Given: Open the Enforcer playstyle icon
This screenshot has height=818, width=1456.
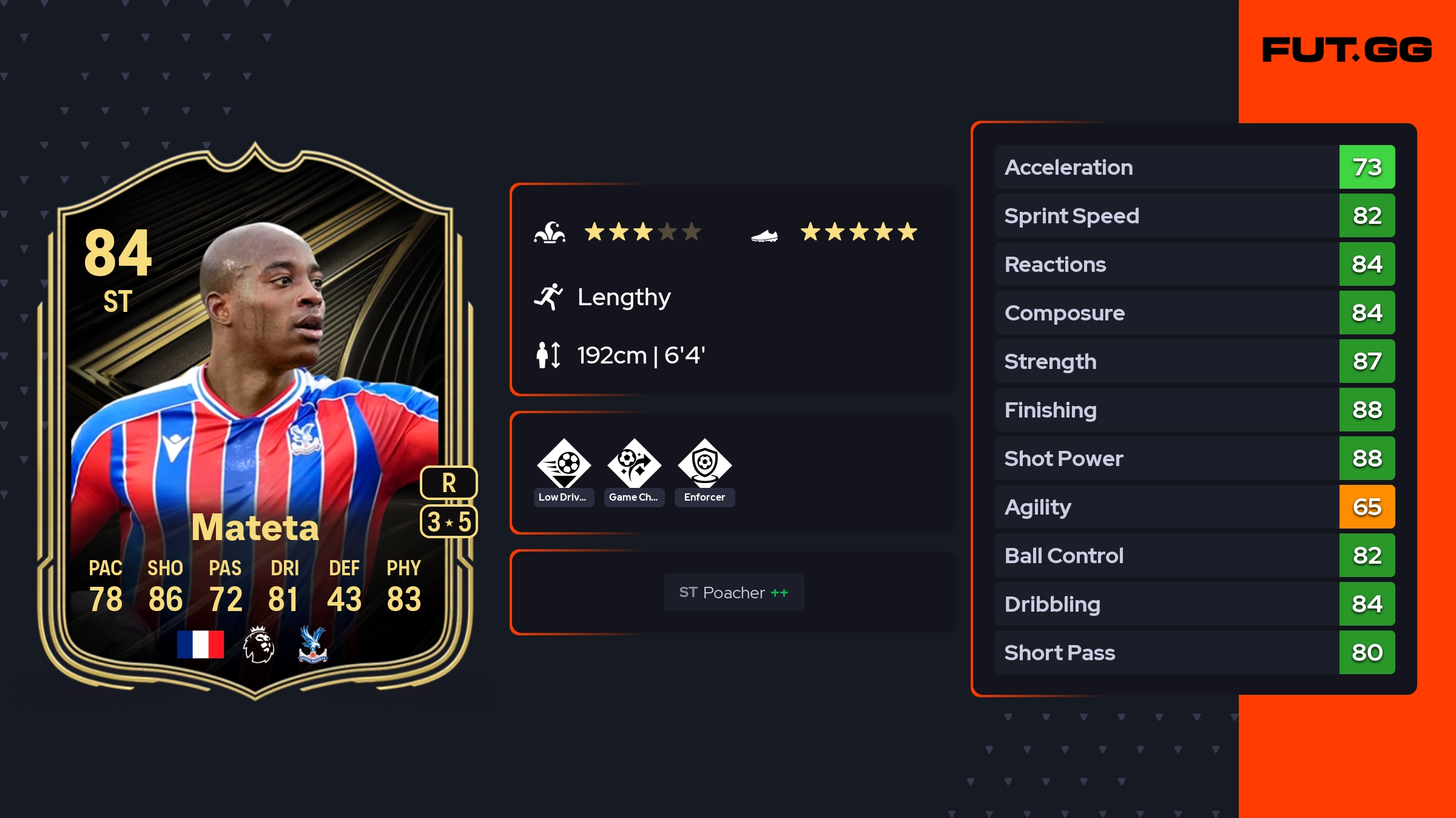Looking at the screenshot, I should tap(704, 464).
